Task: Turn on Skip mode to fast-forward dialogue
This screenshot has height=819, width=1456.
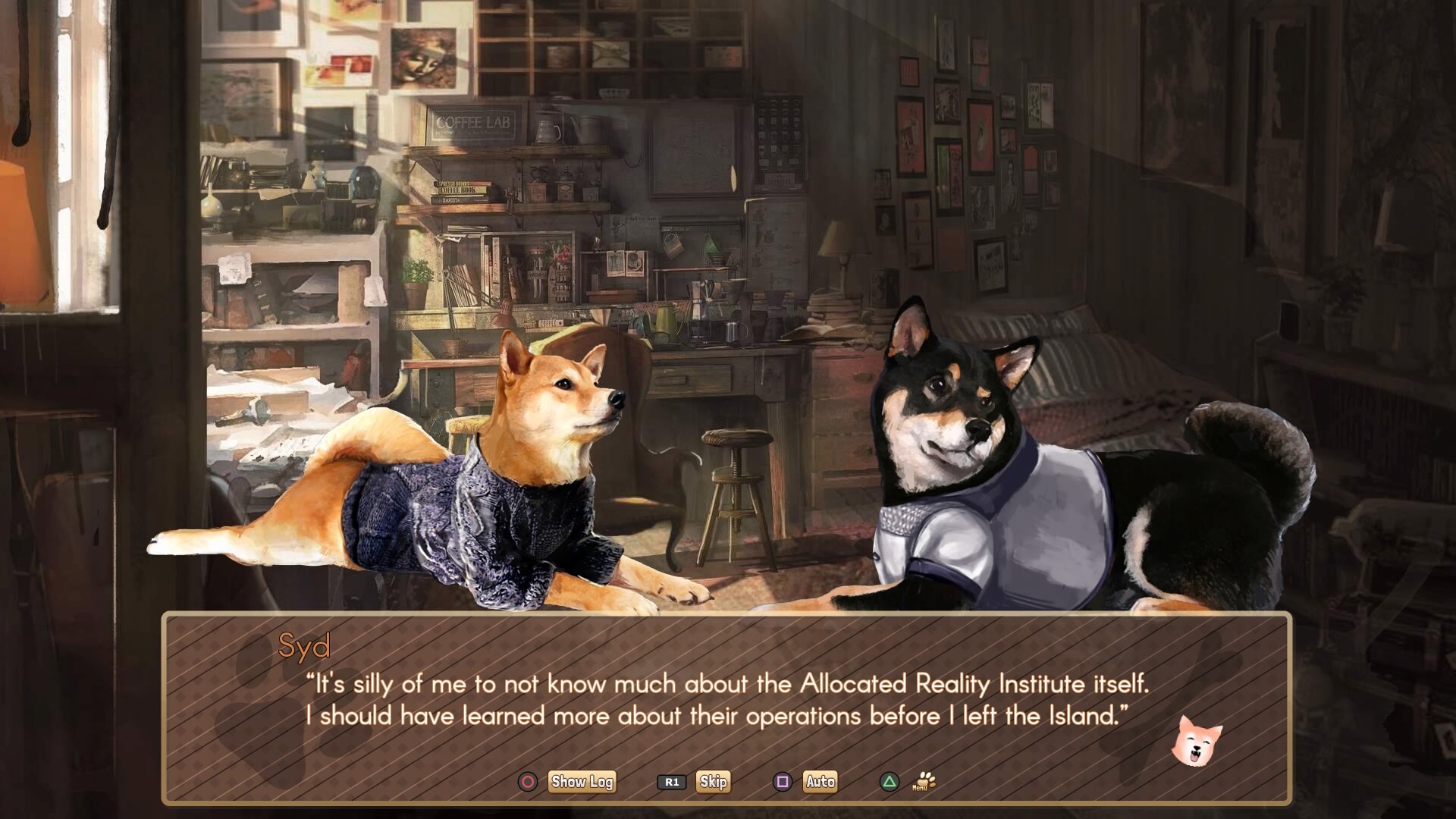Action: [714, 782]
